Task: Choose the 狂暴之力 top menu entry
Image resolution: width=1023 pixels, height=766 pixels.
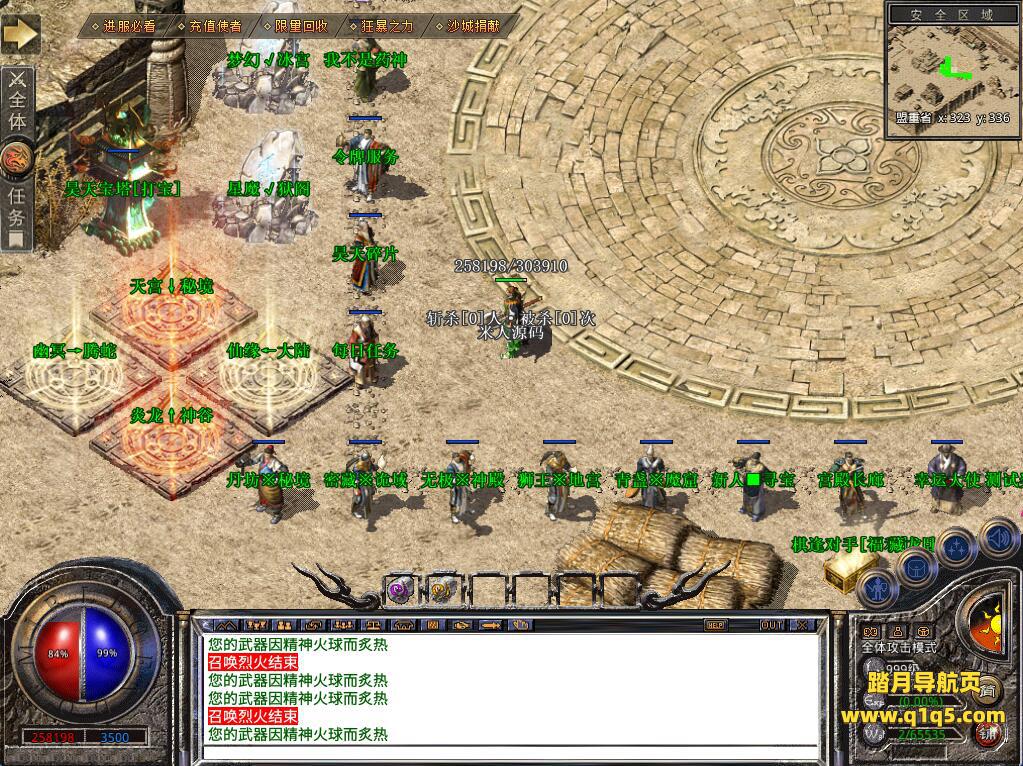Action: click(380, 26)
